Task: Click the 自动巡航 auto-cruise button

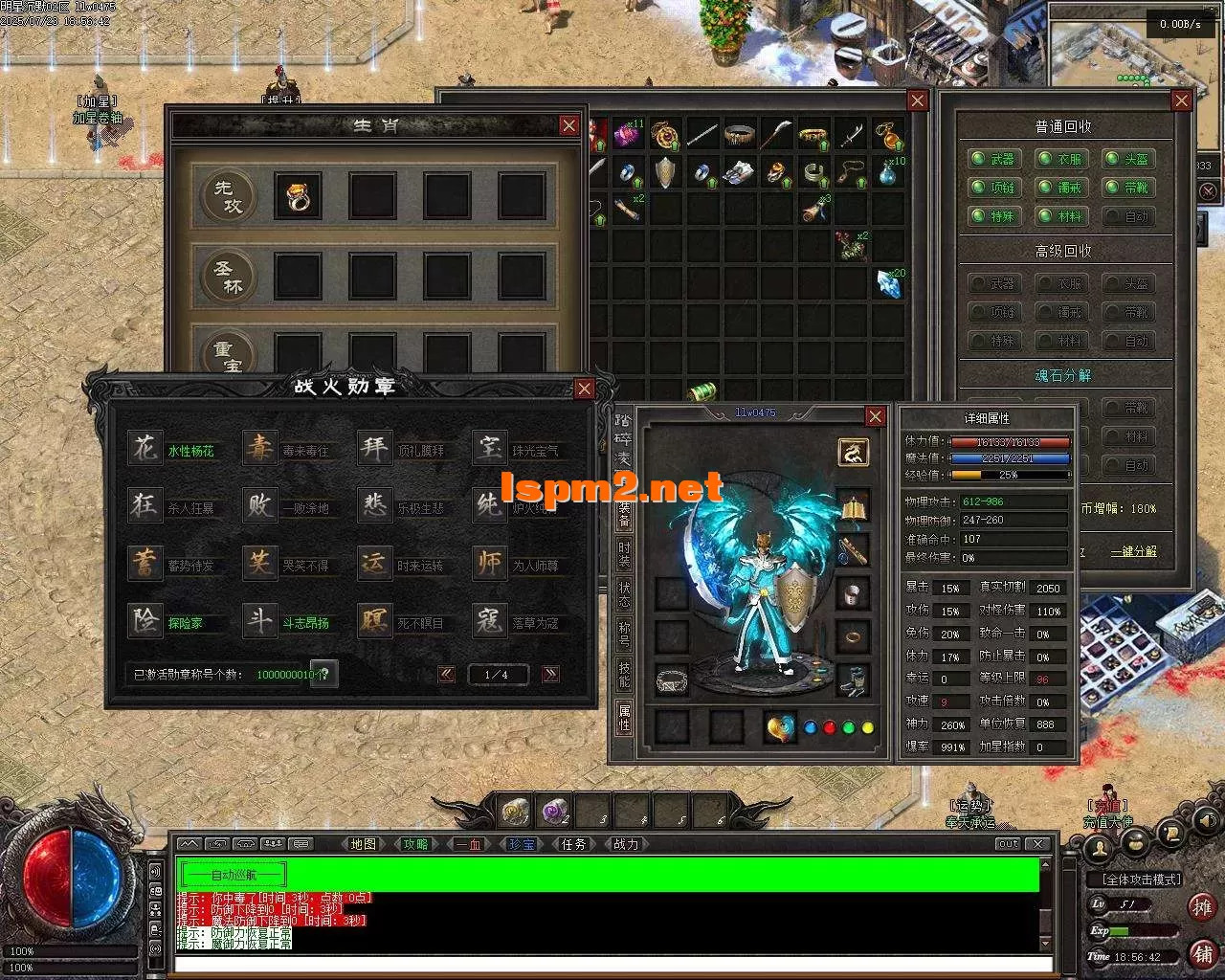Action: coord(234,875)
